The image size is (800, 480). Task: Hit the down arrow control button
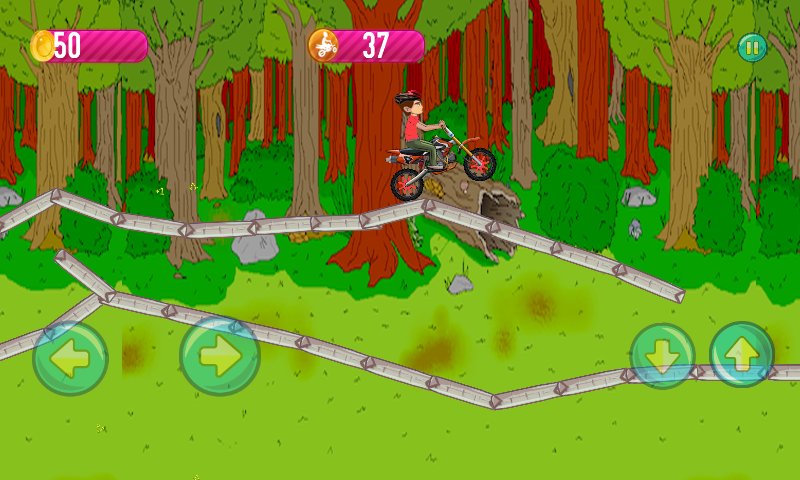[x=662, y=356]
